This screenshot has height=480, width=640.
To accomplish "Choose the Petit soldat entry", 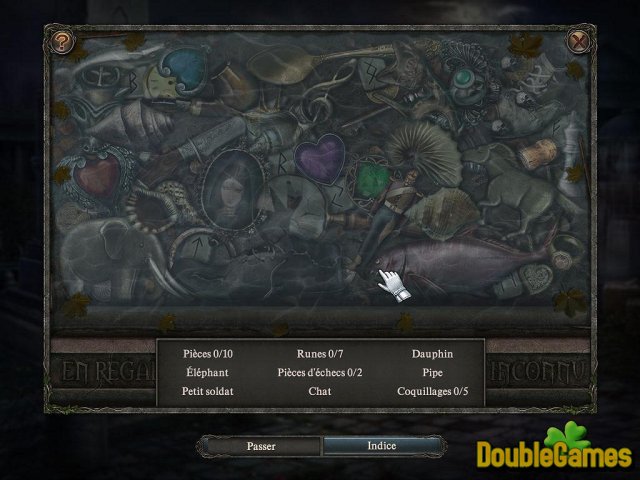I will tap(207, 391).
